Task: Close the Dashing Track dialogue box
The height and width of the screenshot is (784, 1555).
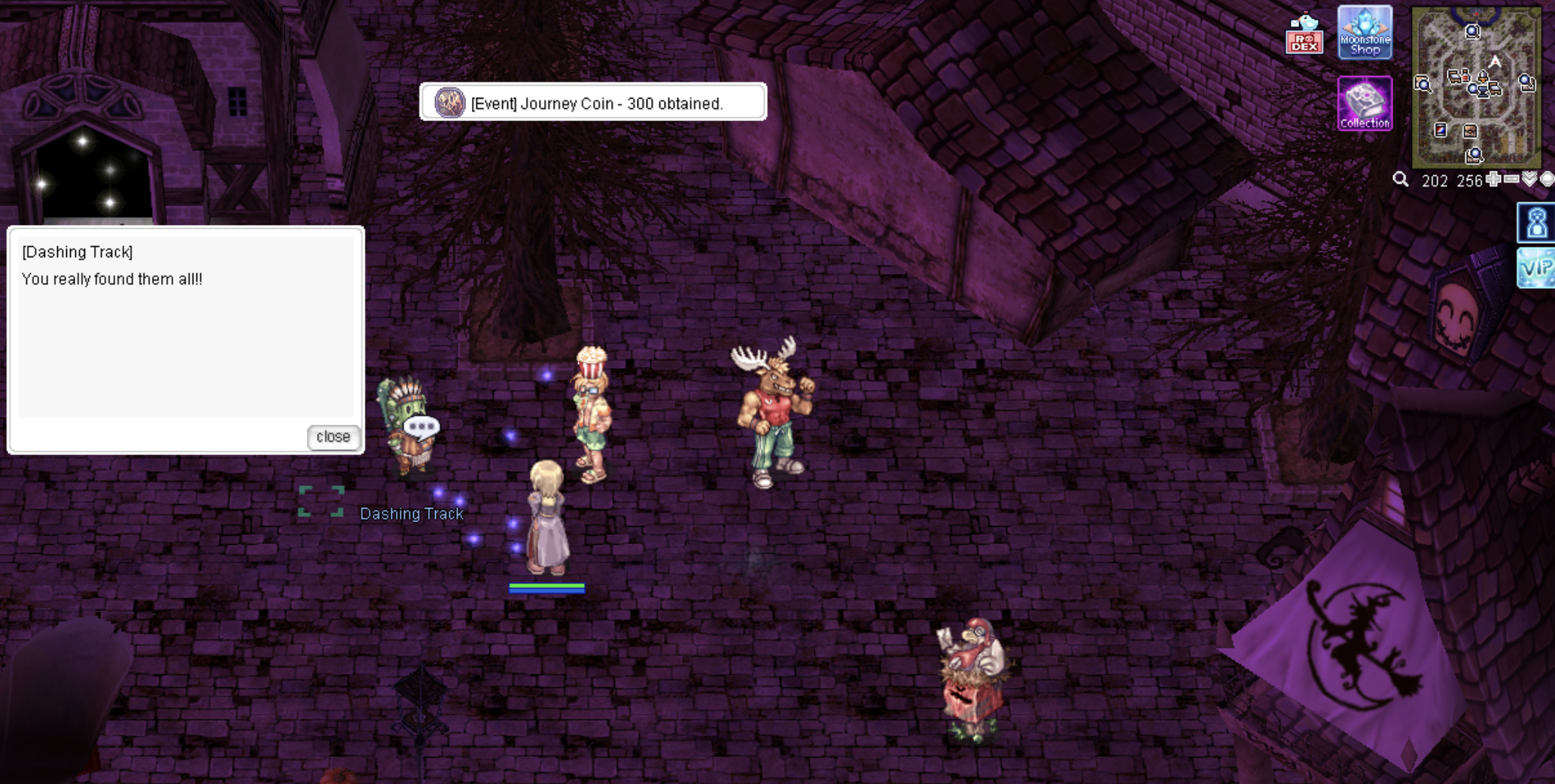Action: (x=333, y=437)
